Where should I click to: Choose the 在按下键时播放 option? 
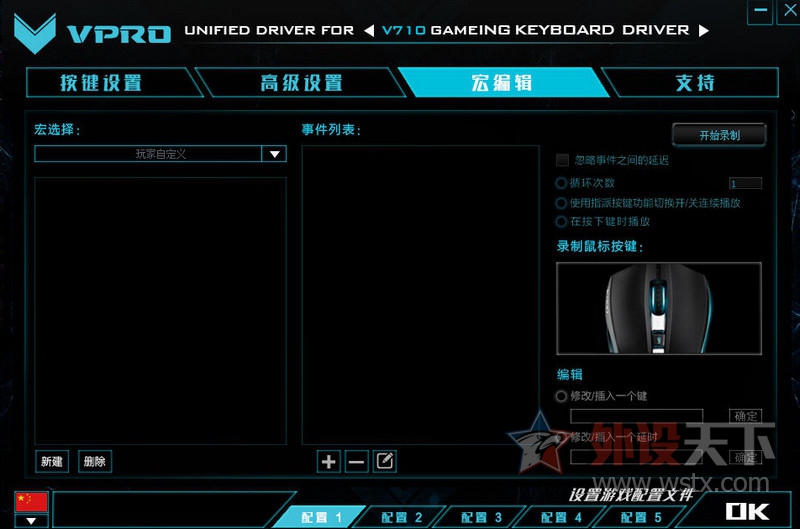point(561,221)
